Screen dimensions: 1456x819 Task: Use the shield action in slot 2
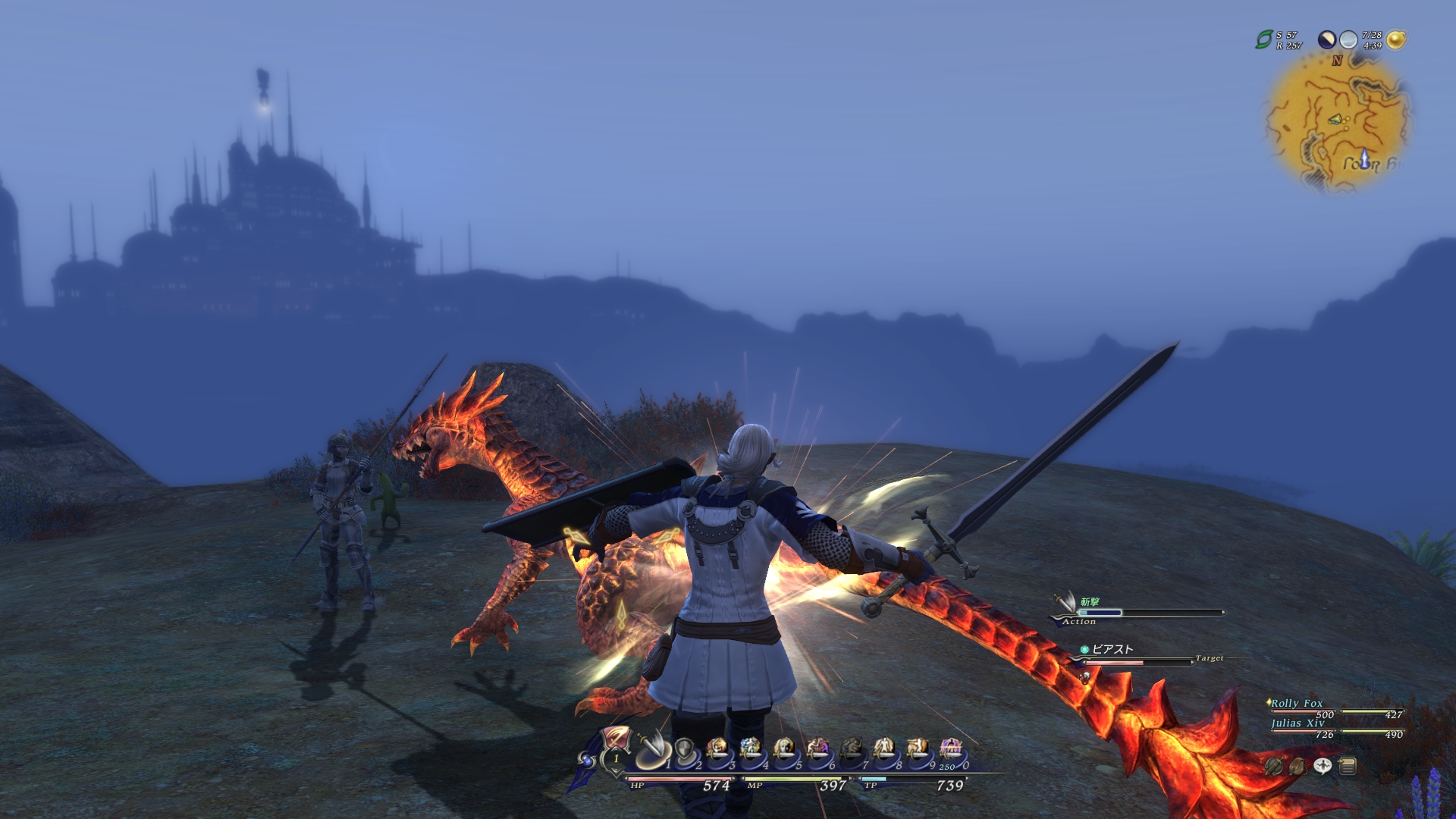pyautogui.click(x=684, y=750)
